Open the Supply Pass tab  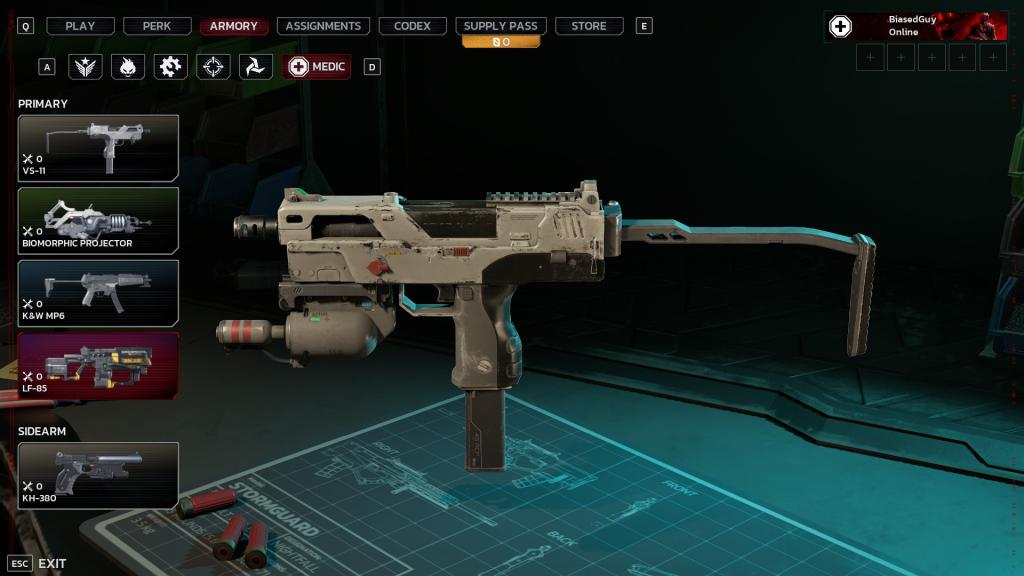(500, 26)
